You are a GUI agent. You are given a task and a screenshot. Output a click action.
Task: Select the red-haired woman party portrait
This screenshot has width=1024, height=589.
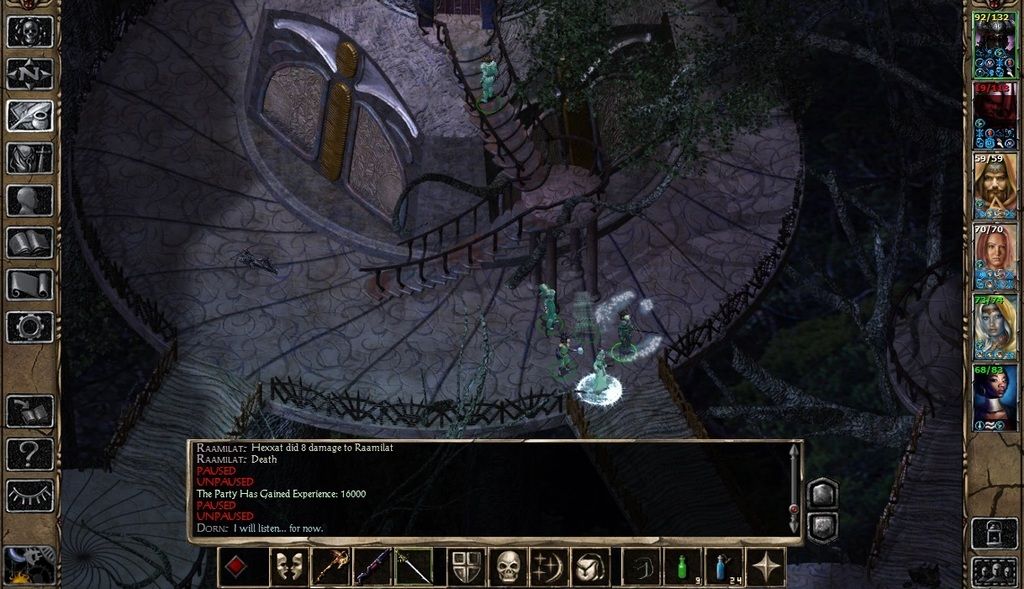(995, 256)
